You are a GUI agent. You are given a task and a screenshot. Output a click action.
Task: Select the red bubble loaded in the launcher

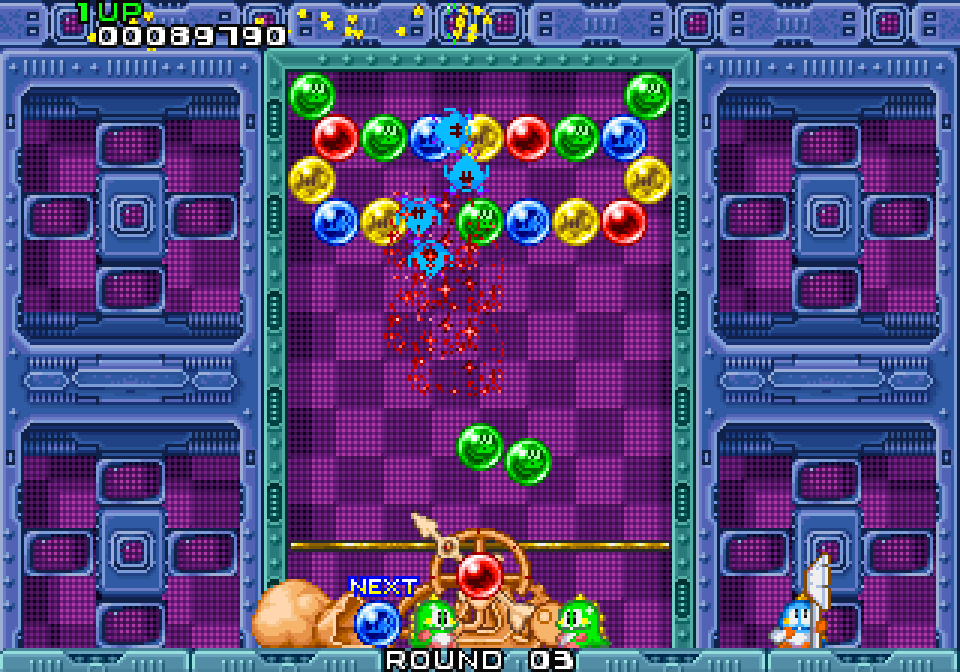point(479,575)
